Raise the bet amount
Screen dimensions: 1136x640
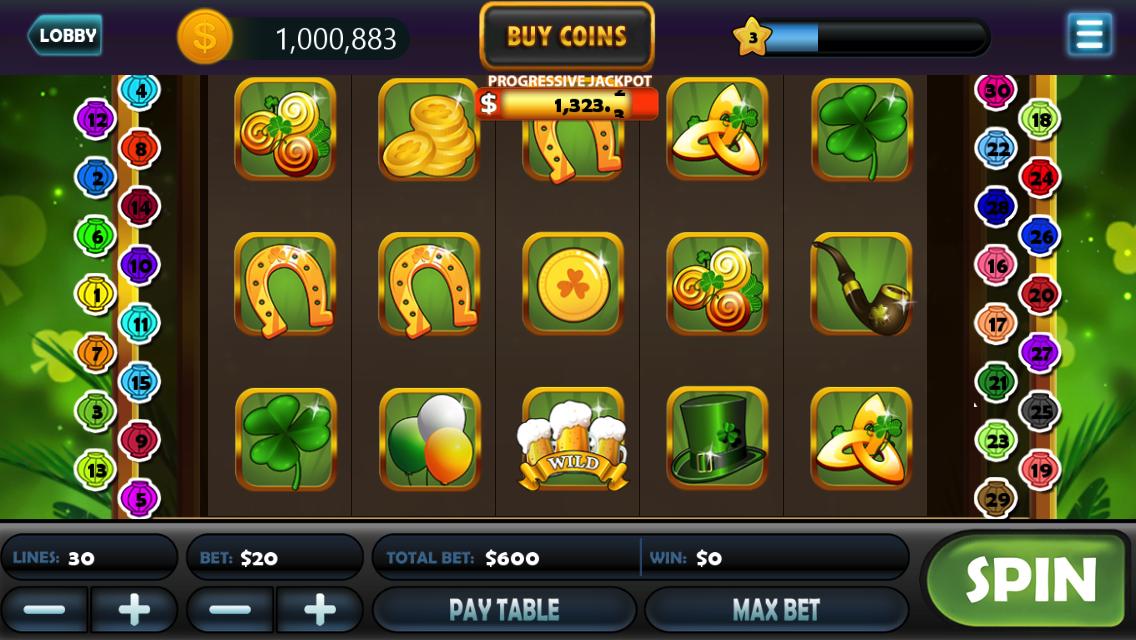(320, 609)
